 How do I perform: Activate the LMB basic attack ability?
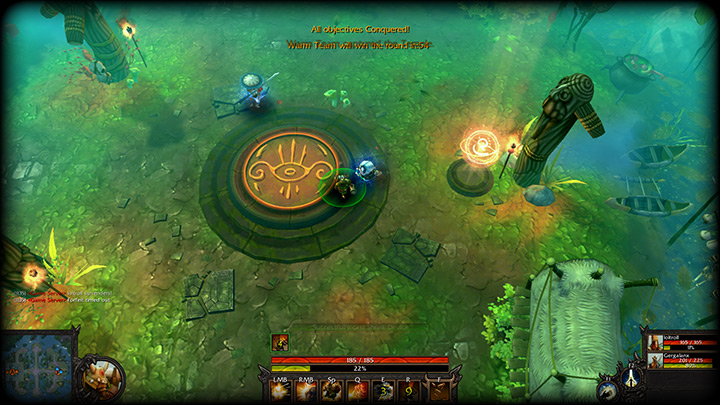point(281,391)
